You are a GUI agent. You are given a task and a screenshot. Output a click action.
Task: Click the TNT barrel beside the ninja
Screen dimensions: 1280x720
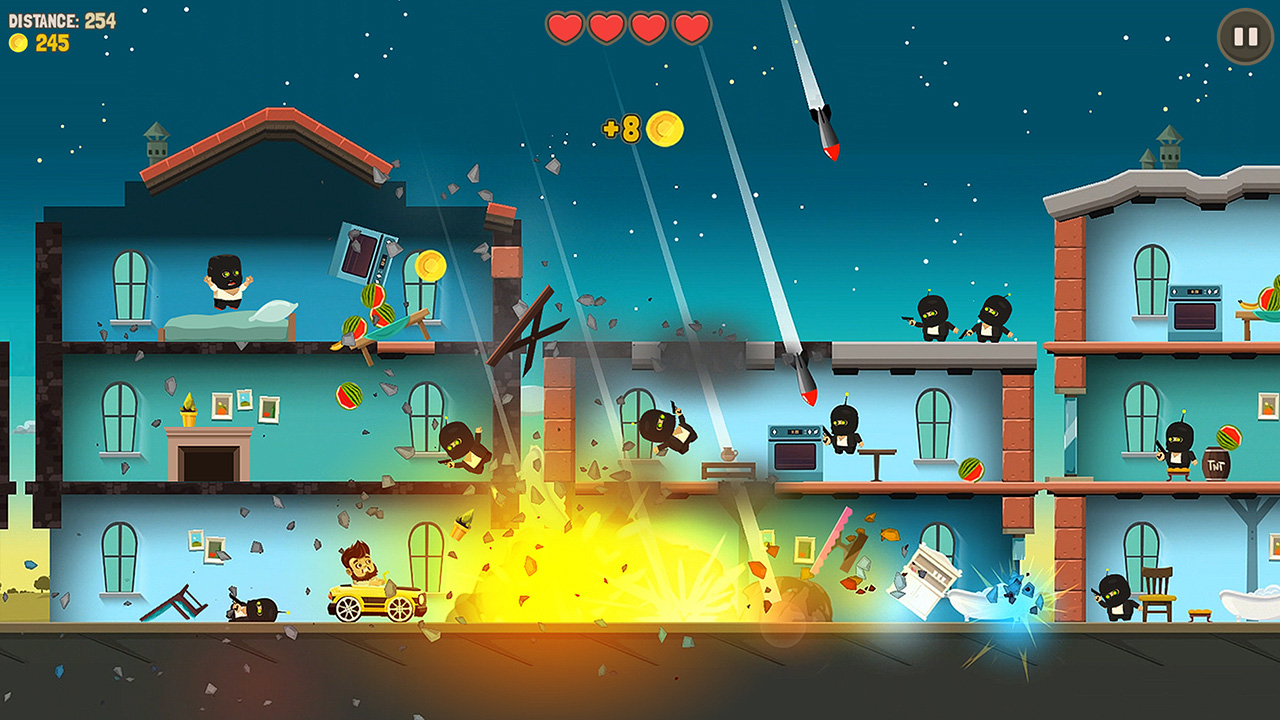click(1215, 464)
